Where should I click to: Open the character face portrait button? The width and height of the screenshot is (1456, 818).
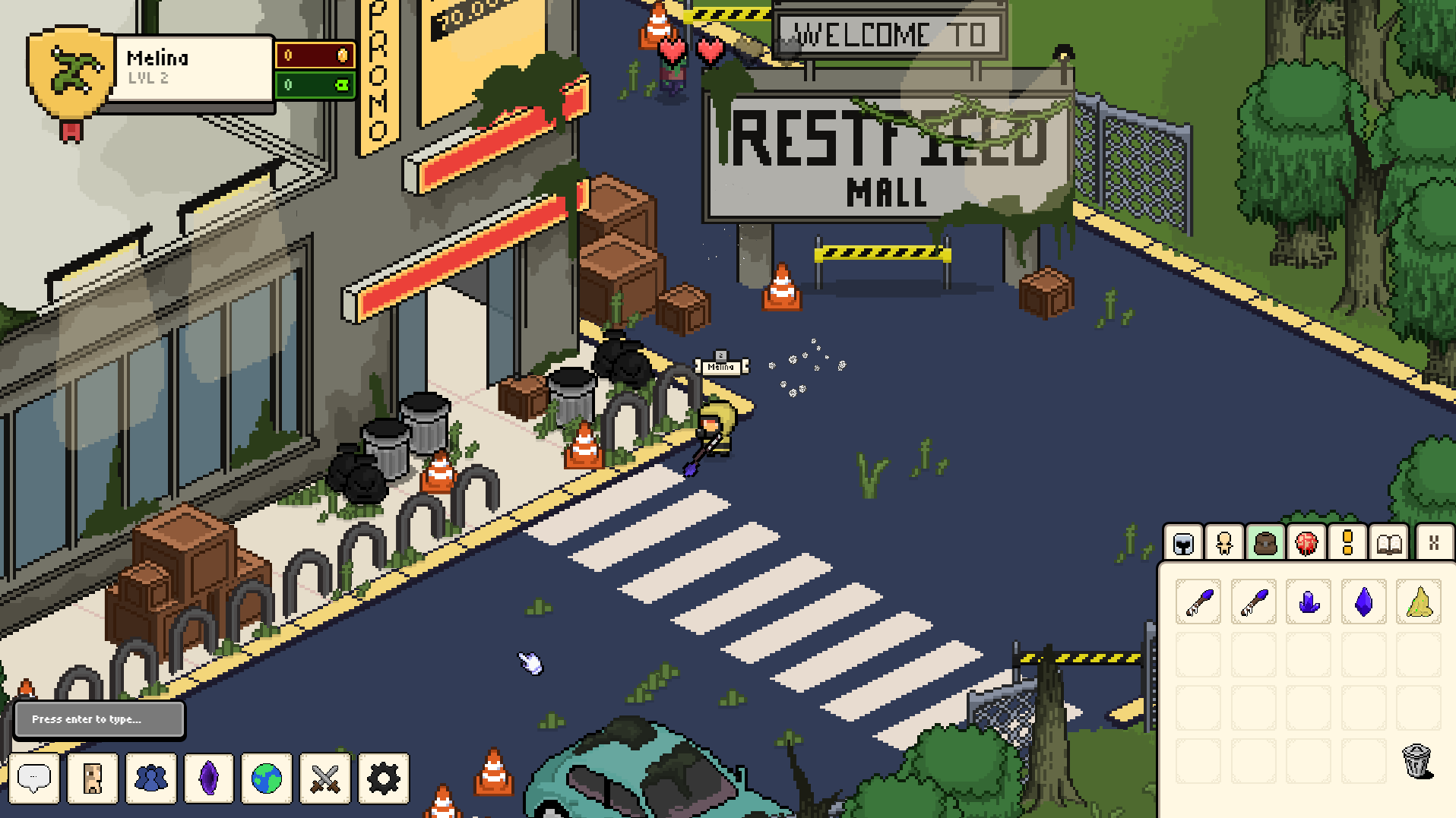click(x=93, y=778)
